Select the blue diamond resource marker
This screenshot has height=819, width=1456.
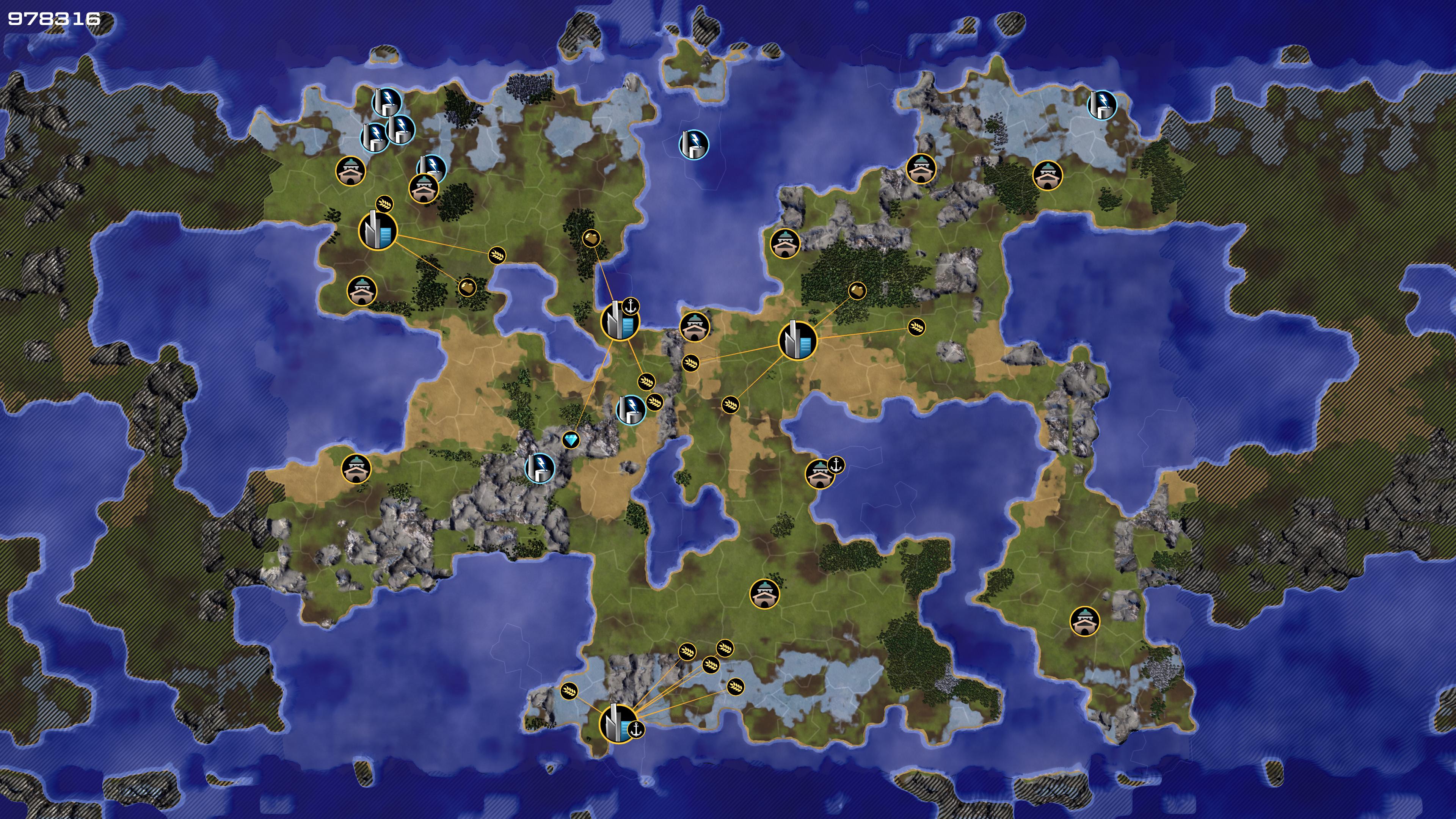[571, 440]
